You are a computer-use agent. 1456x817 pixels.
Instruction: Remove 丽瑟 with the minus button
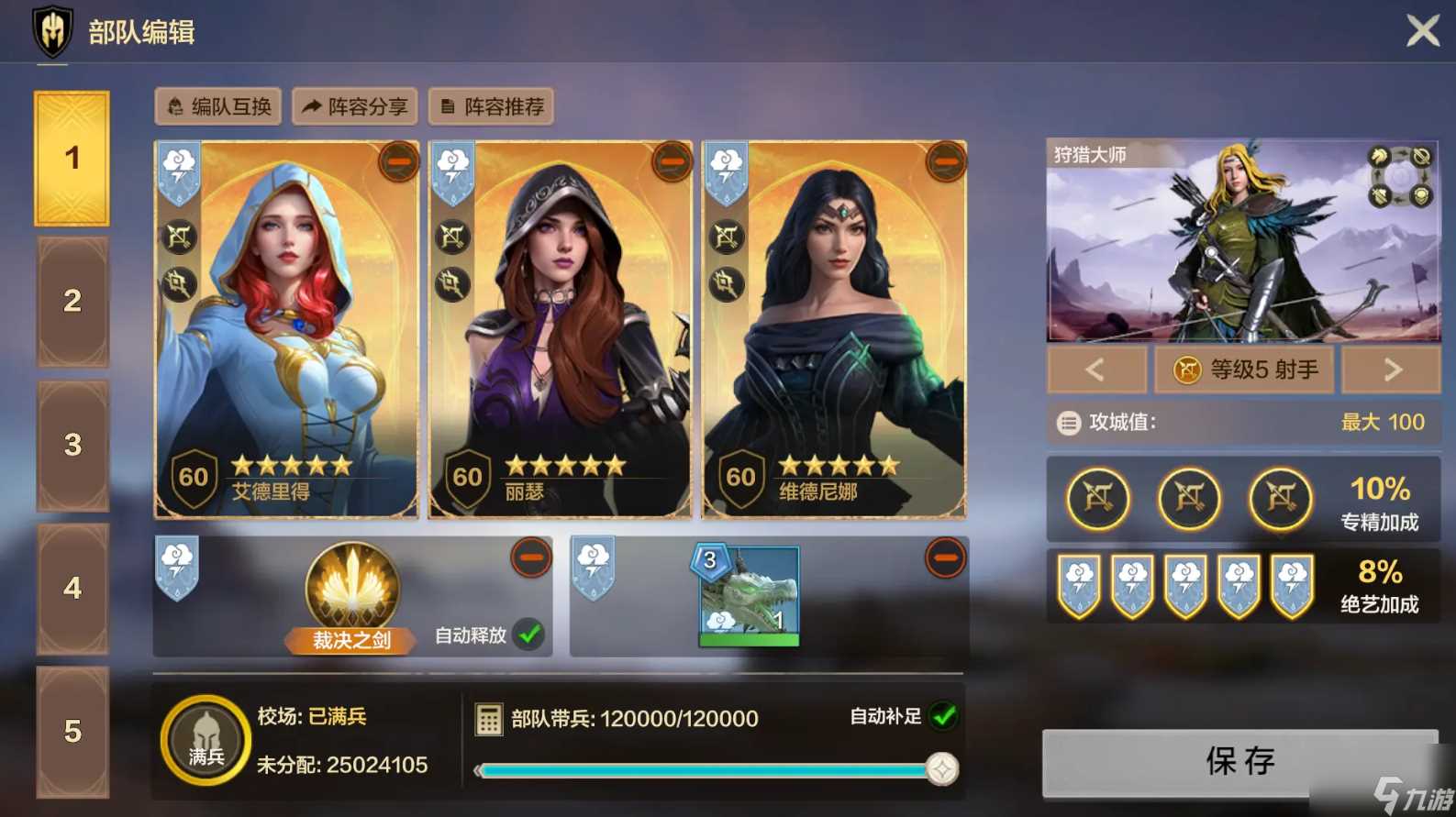click(x=672, y=162)
